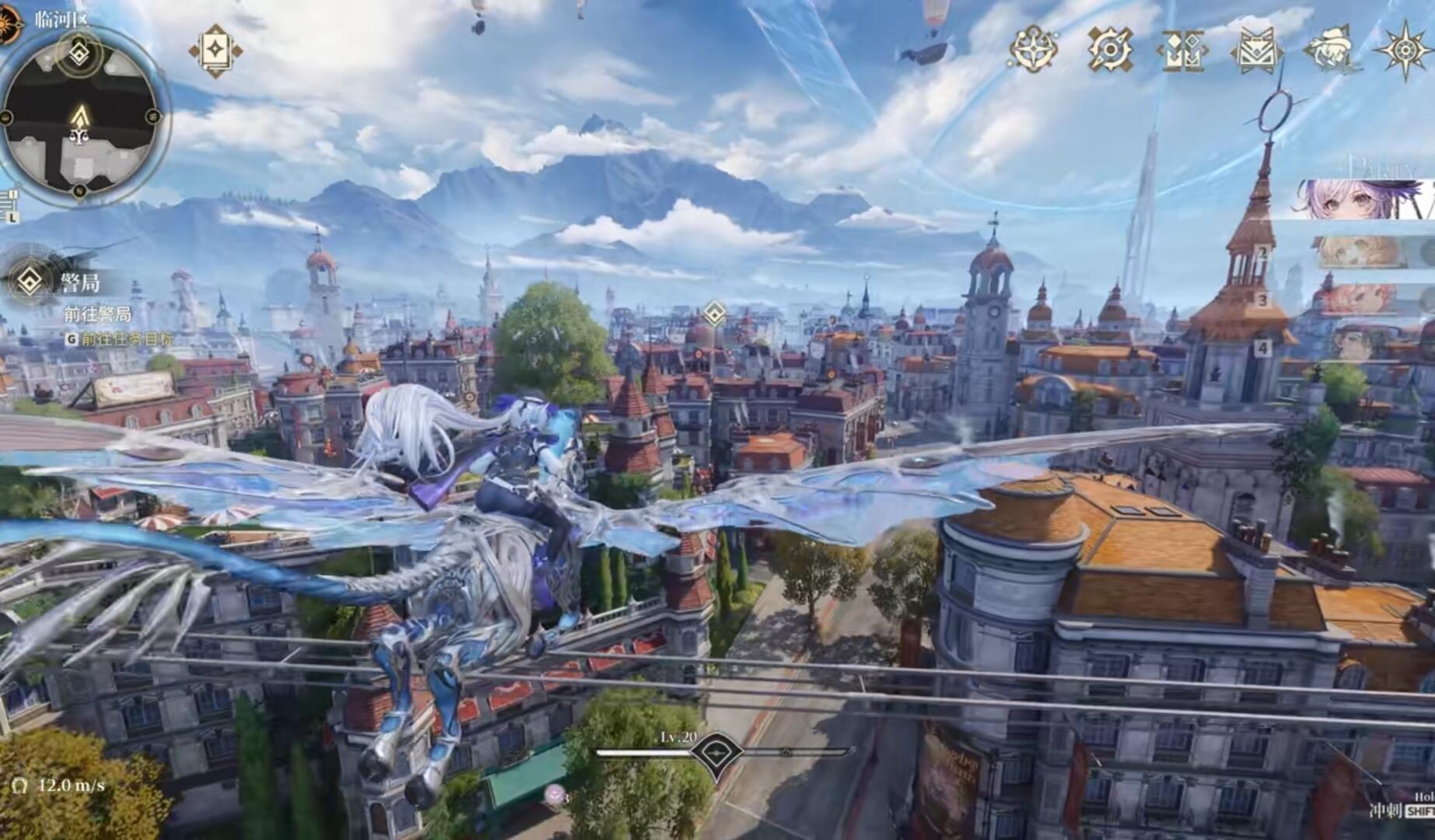This screenshot has width=1435, height=840.
Task: Open the twin diamond pillars icon
Action: point(1182,51)
